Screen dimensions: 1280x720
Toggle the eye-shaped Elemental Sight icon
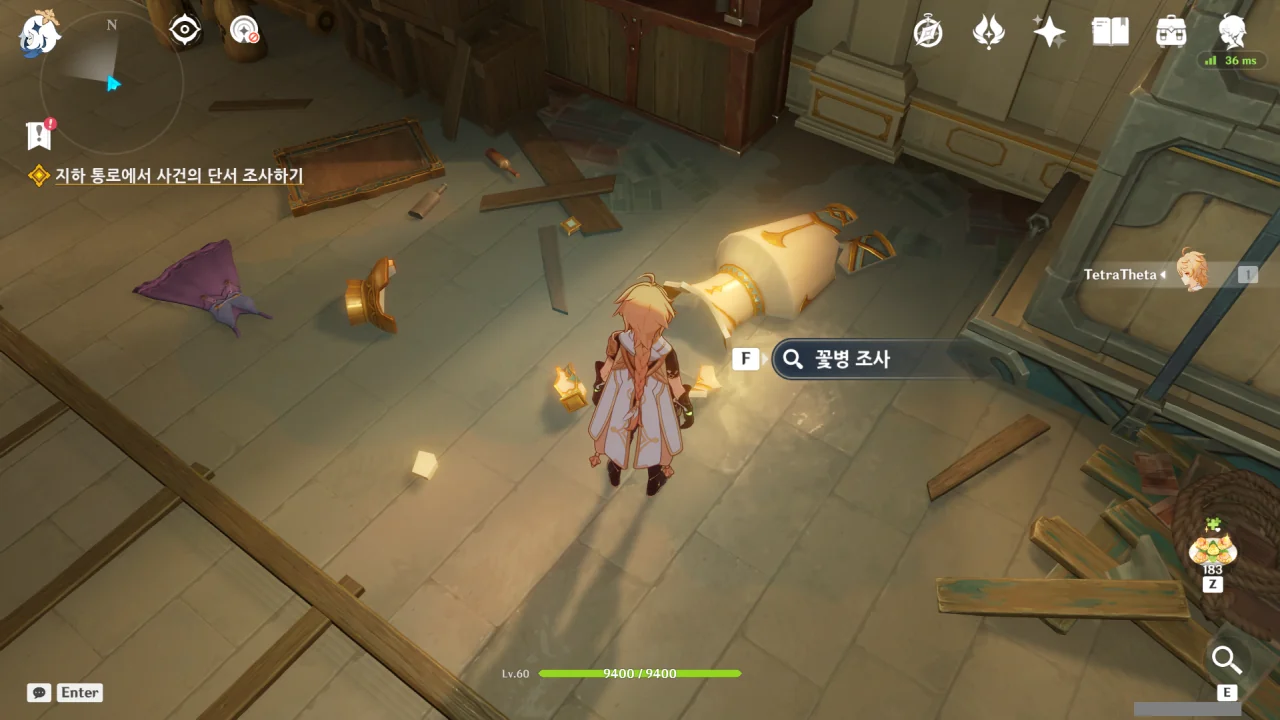pyautogui.click(x=185, y=30)
